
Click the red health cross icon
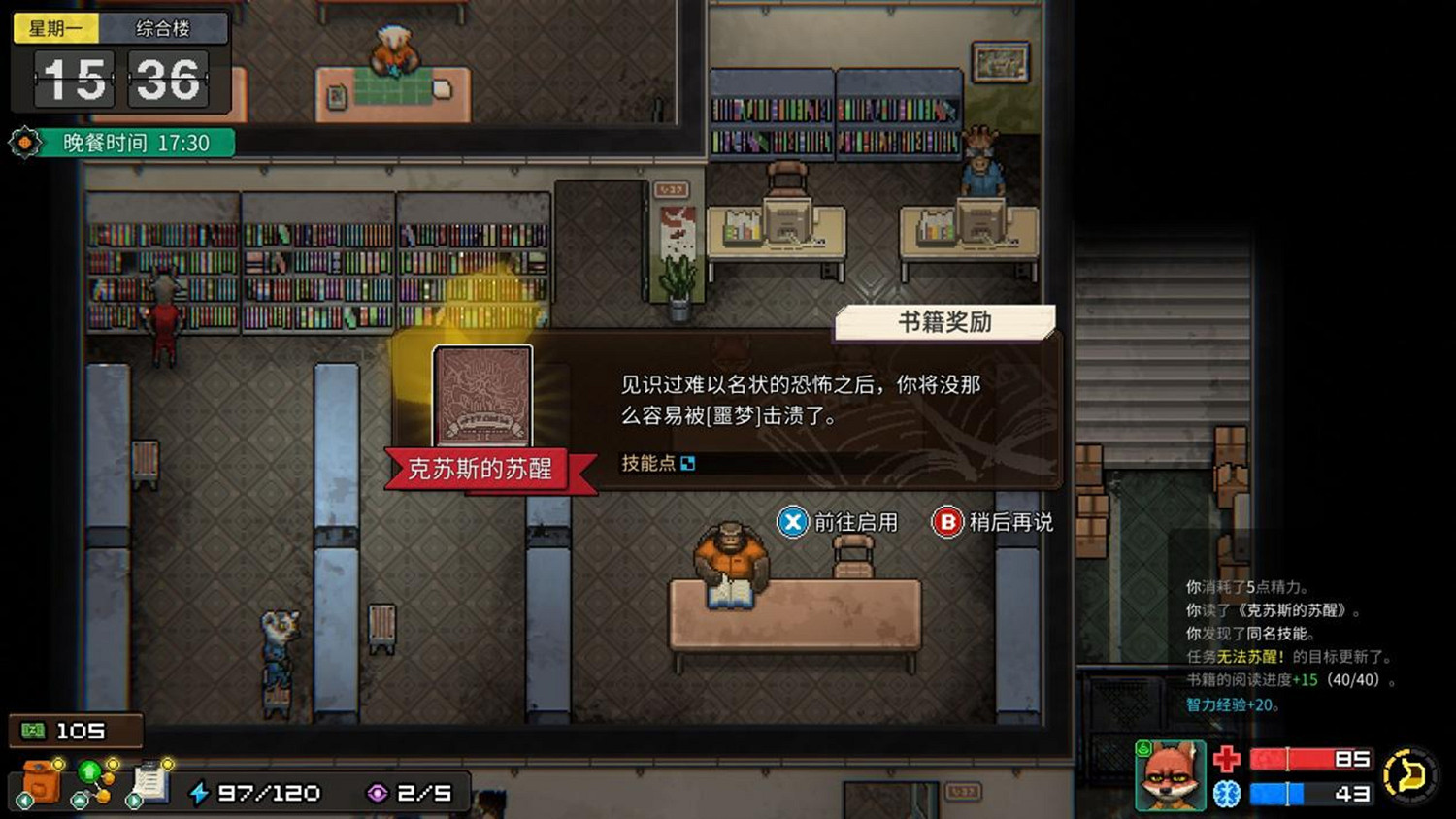coord(1225,761)
